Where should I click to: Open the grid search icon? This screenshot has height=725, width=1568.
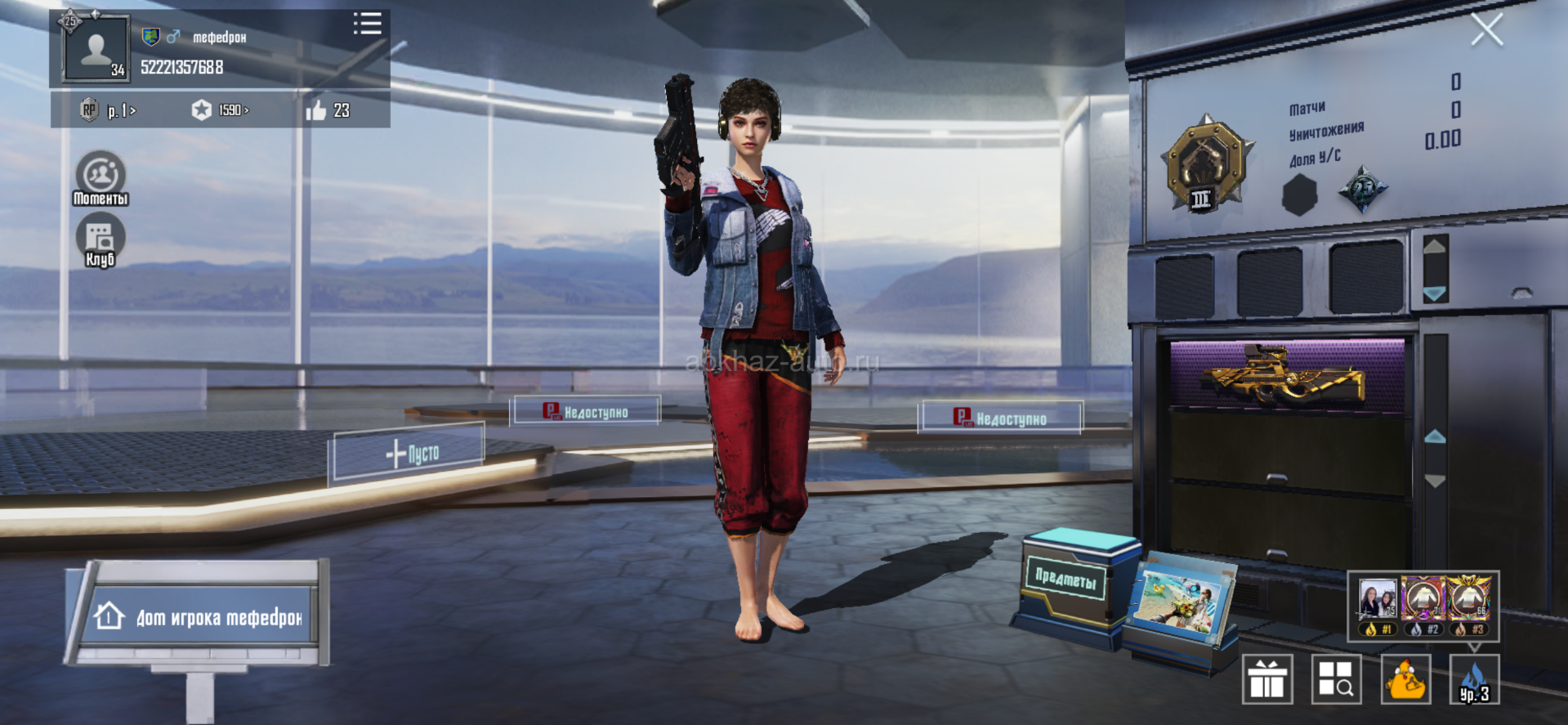click(x=1336, y=679)
